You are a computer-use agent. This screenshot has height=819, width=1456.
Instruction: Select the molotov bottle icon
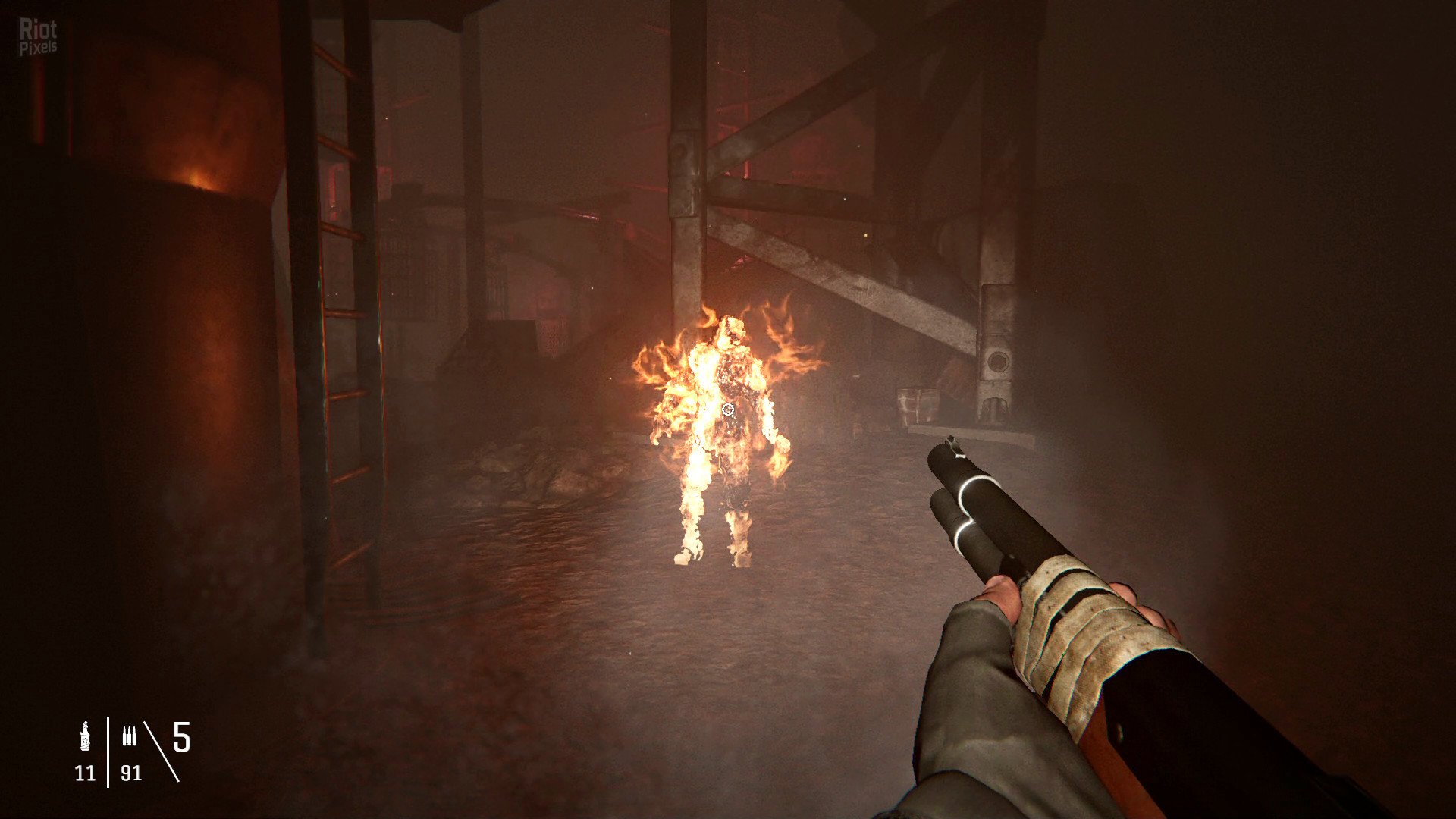pyautogui.click(x=85, y=736)
